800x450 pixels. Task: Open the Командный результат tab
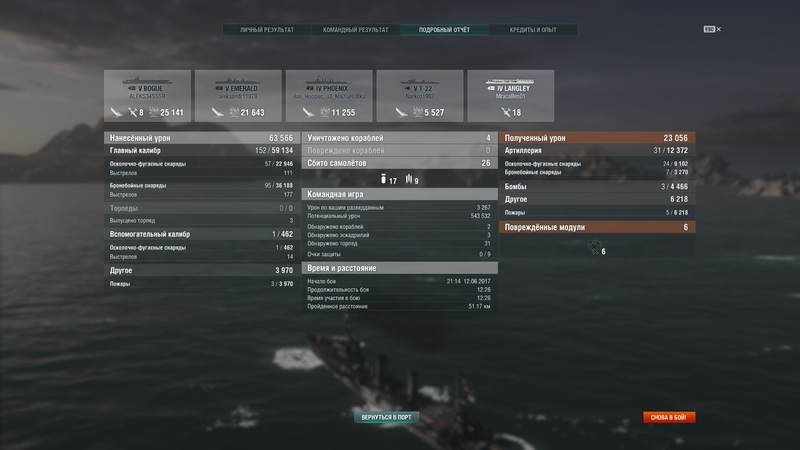(x=355, y=30)
